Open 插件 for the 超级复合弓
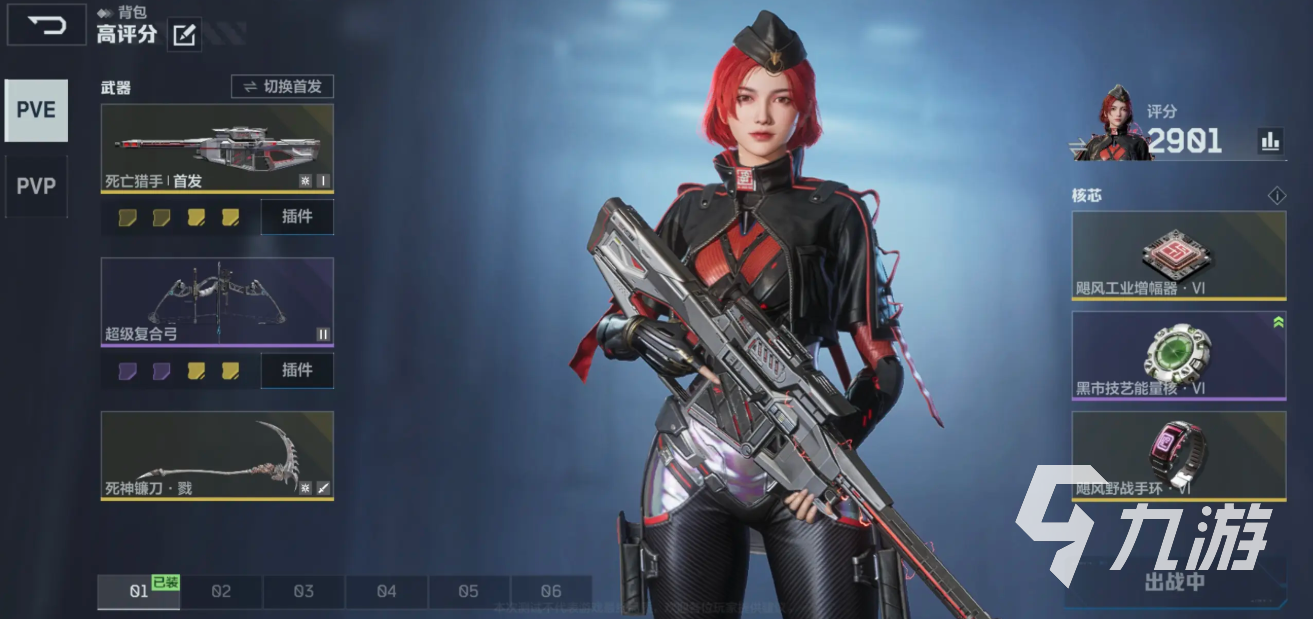Screen dimensions: 1313x619 [x=297, y=370]
